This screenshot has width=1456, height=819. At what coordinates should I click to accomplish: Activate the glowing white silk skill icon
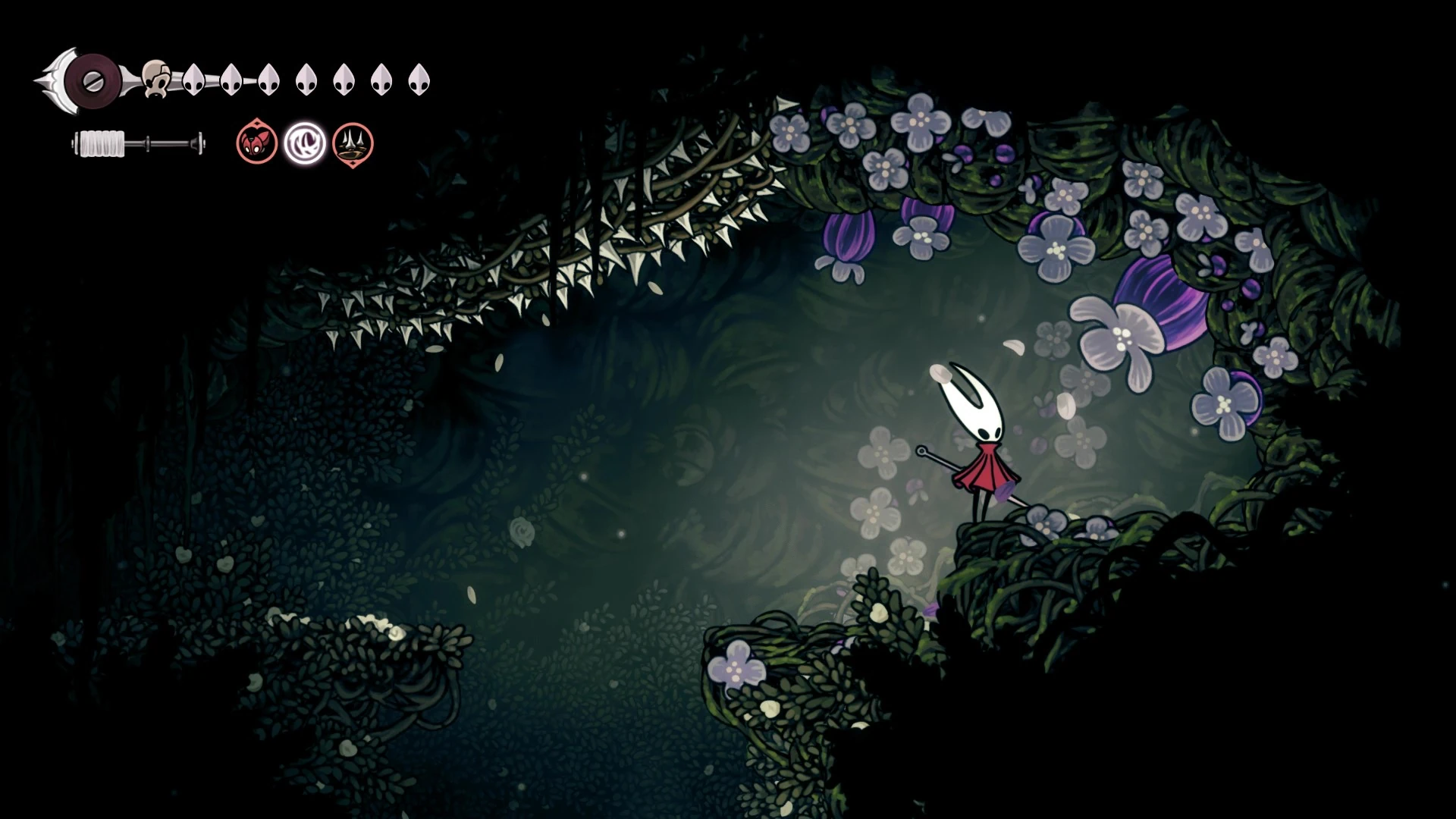pyautogui.click(x=305, y=143)
